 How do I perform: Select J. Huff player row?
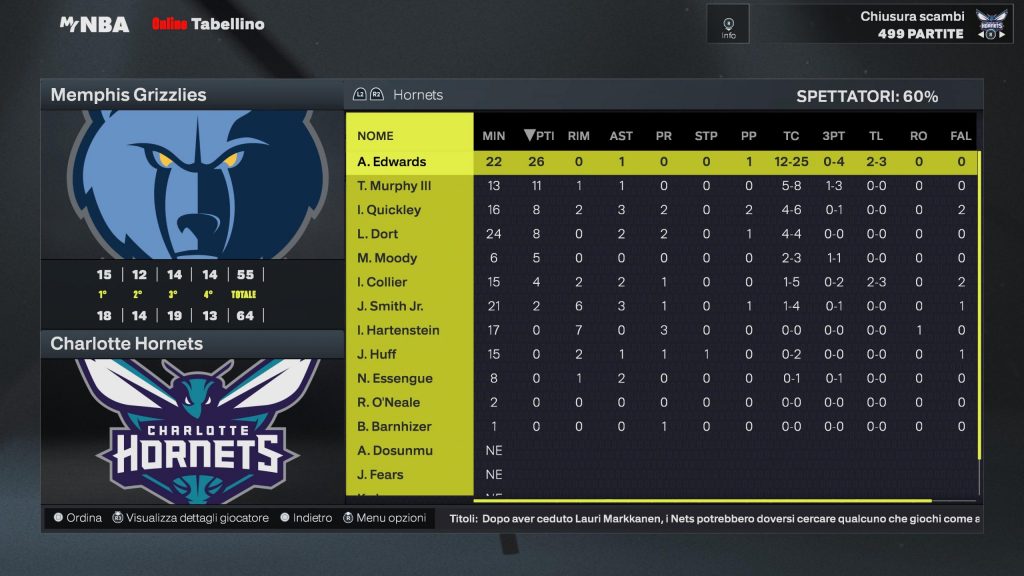pos(377,354)
